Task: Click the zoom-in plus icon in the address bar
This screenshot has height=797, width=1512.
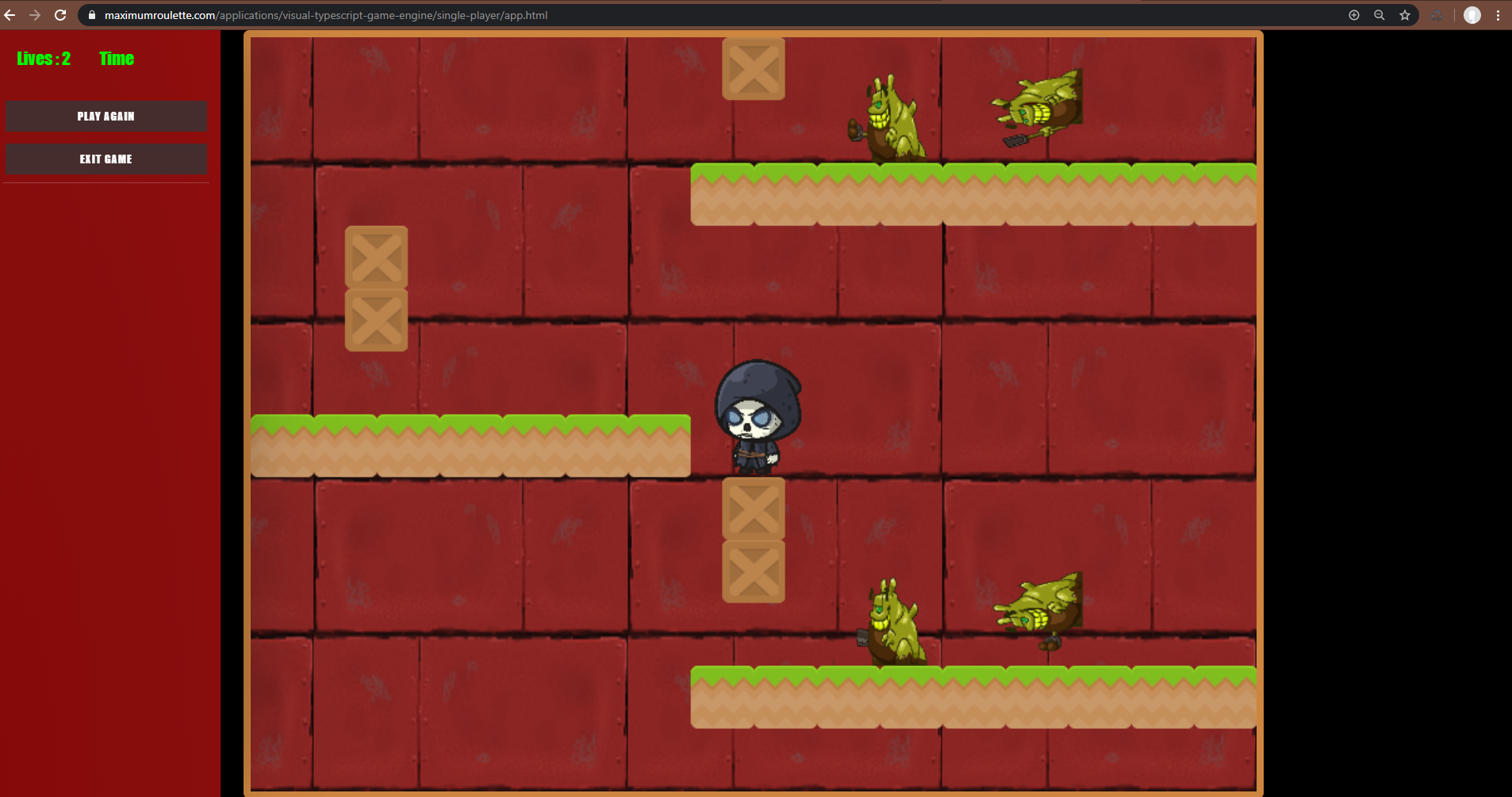Action: tap(1353, 14)
